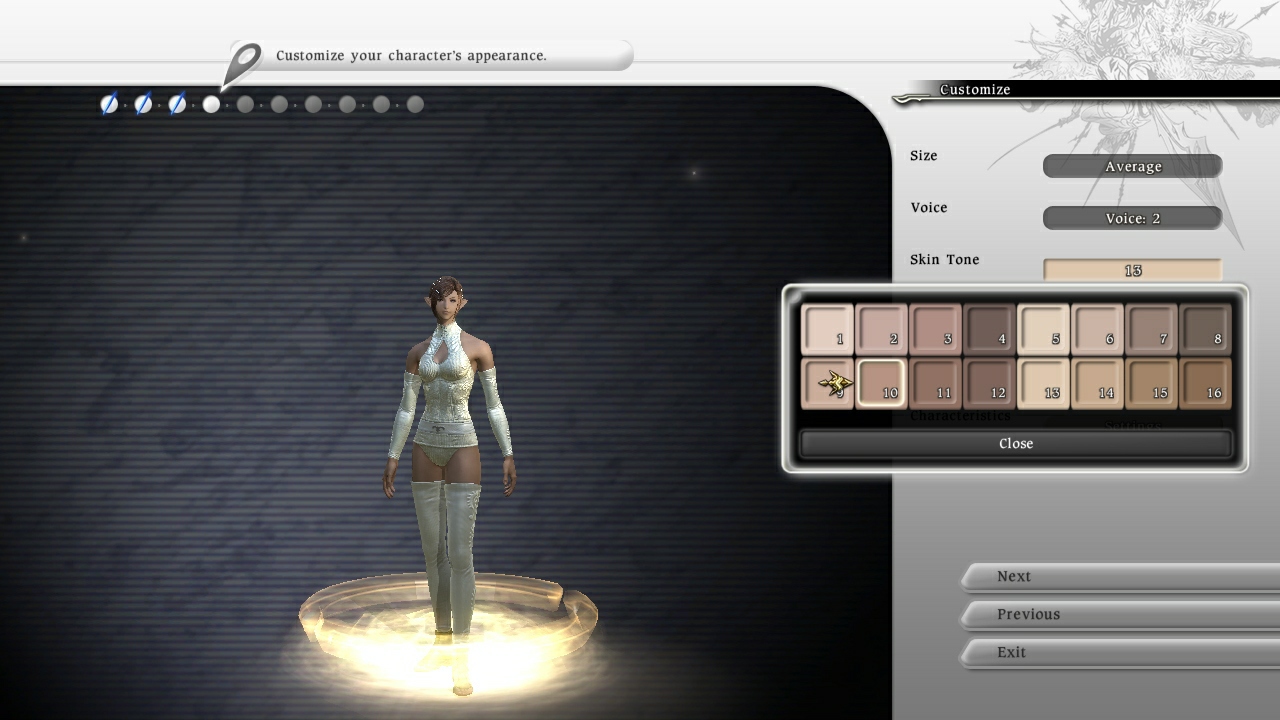The image size is (1280, 720).
Task: Open the Skin Tone selector showing 13
Action: (1132, 270)
